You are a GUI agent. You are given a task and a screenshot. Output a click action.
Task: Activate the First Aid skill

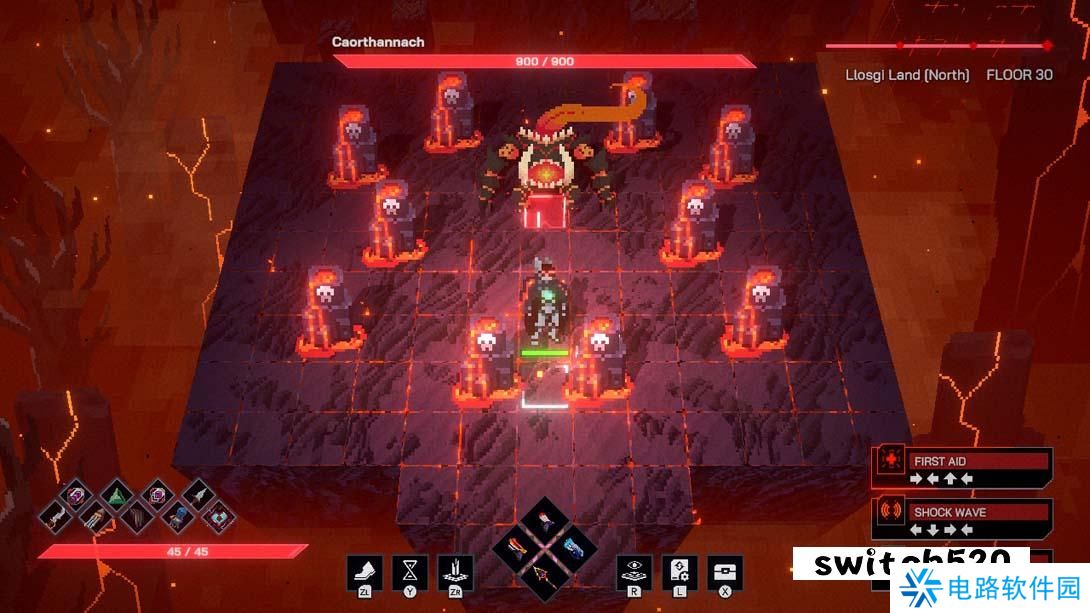[962, 468]
